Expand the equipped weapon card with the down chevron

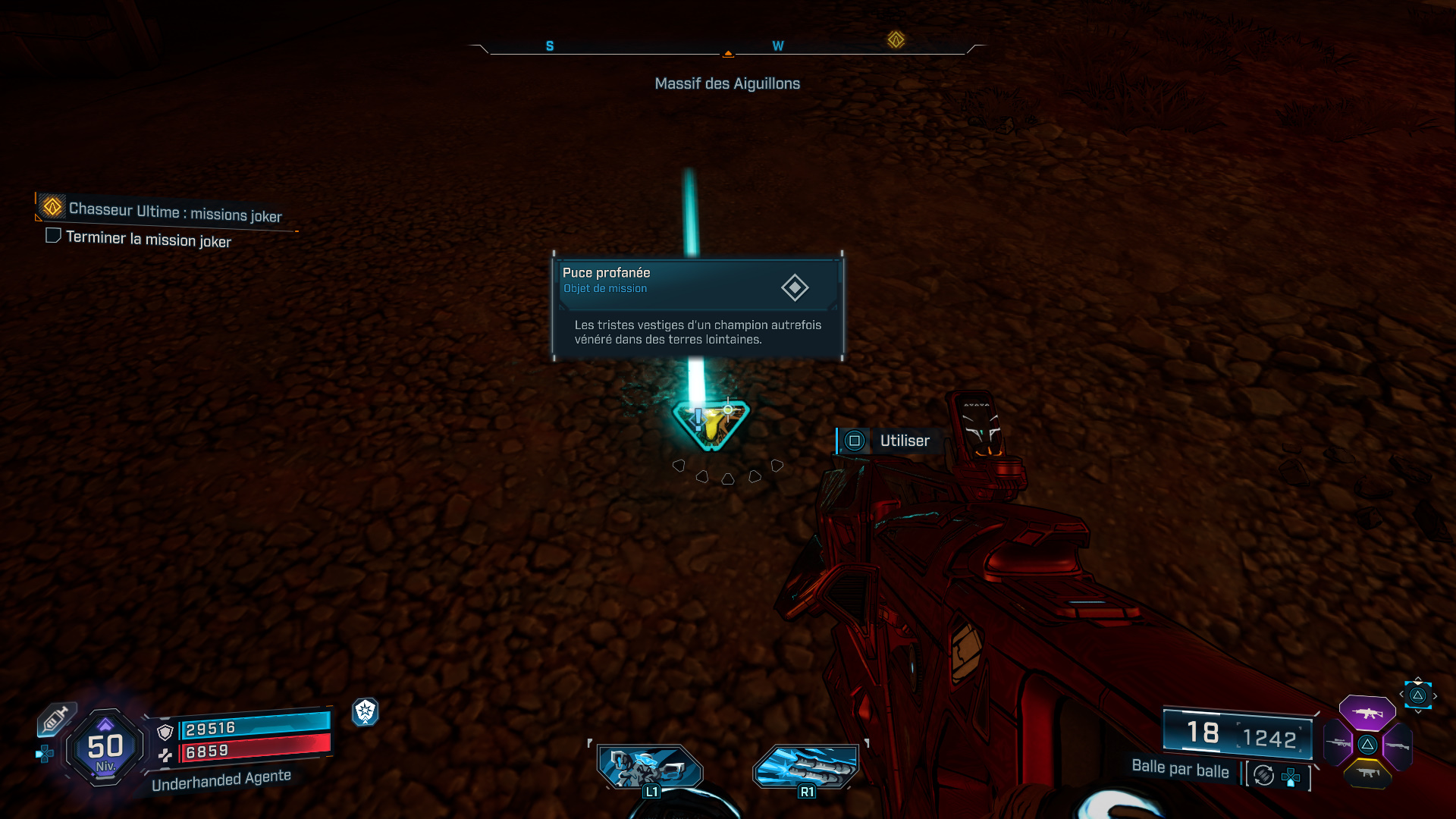[1418, 711]
